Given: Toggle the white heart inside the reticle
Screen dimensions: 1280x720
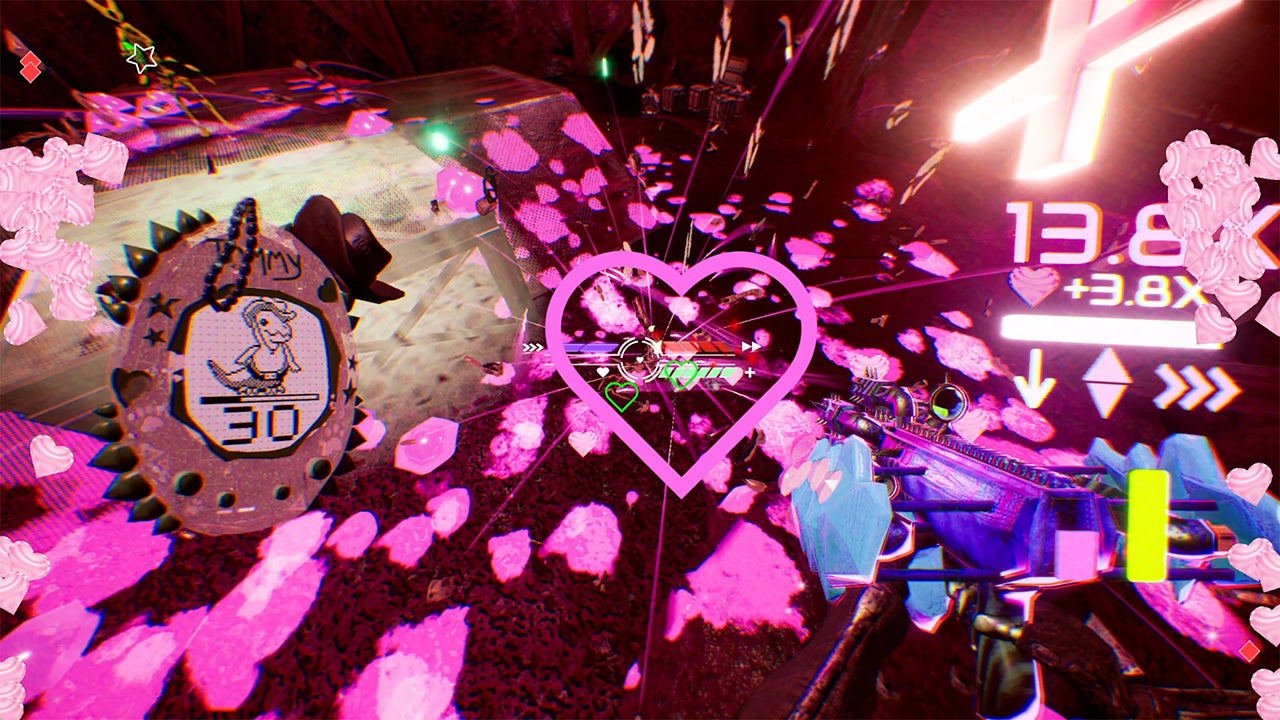Looking at the screenshot, I should point(638,358).
